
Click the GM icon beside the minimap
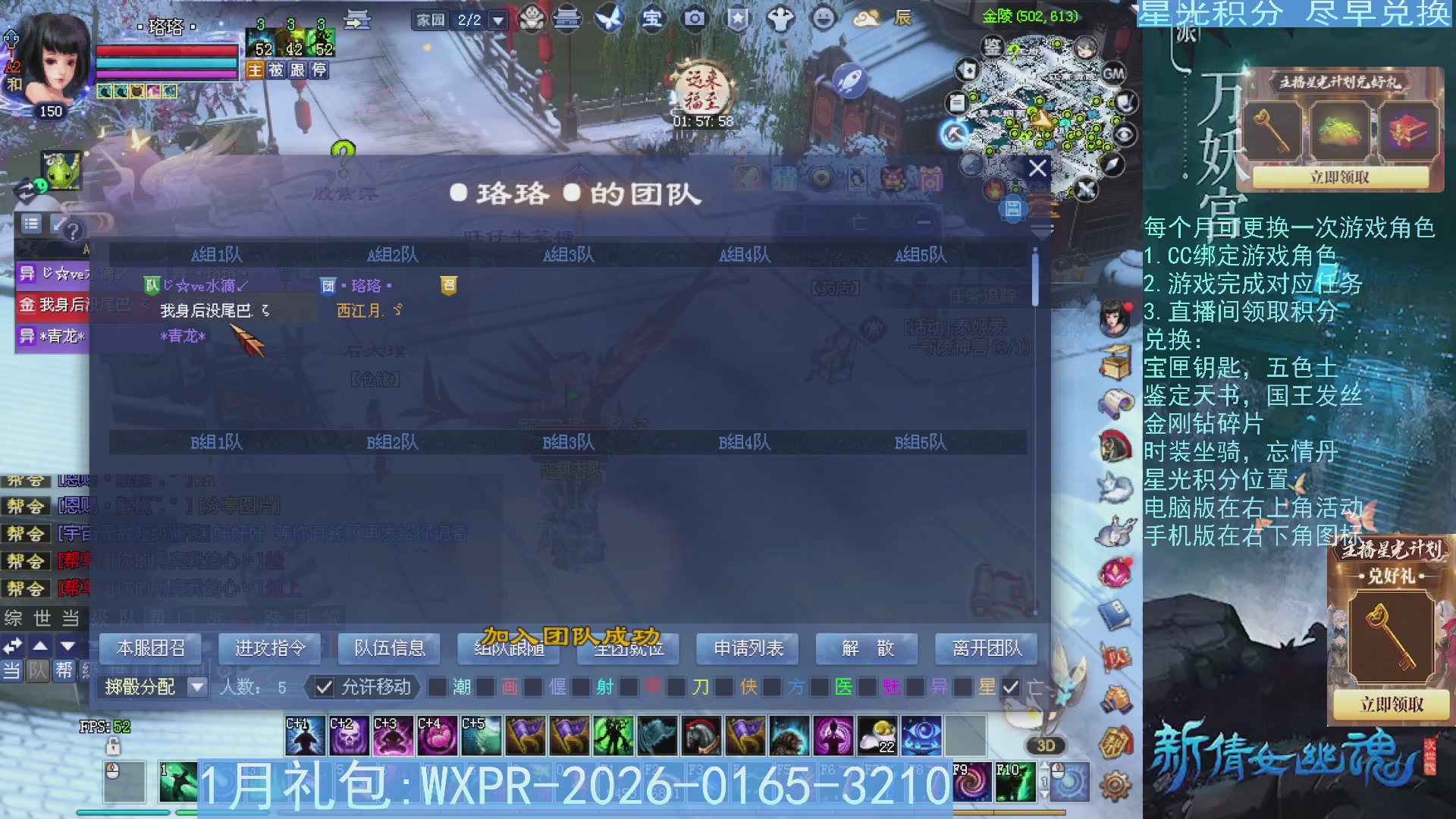point(1113,74)
